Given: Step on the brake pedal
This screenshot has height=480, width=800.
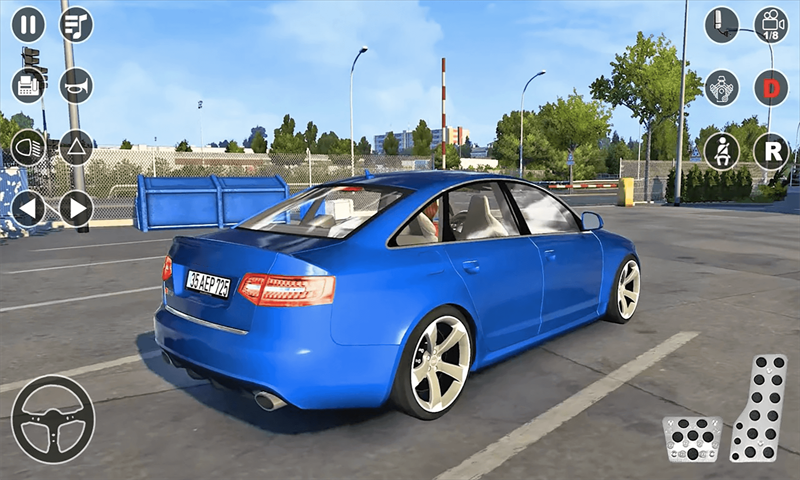Looking at the screenshot, I should point(692,438).
